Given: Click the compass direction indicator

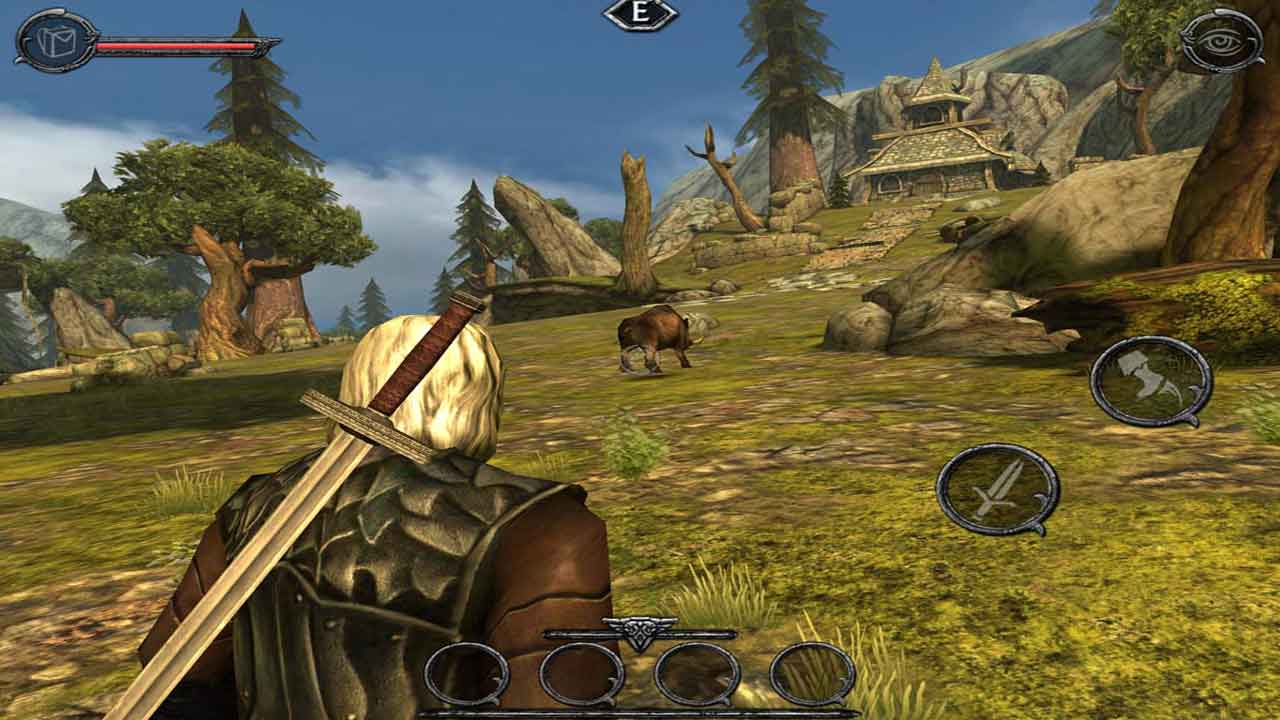Looking at the screenshot, I should click(x=640, y=14).
